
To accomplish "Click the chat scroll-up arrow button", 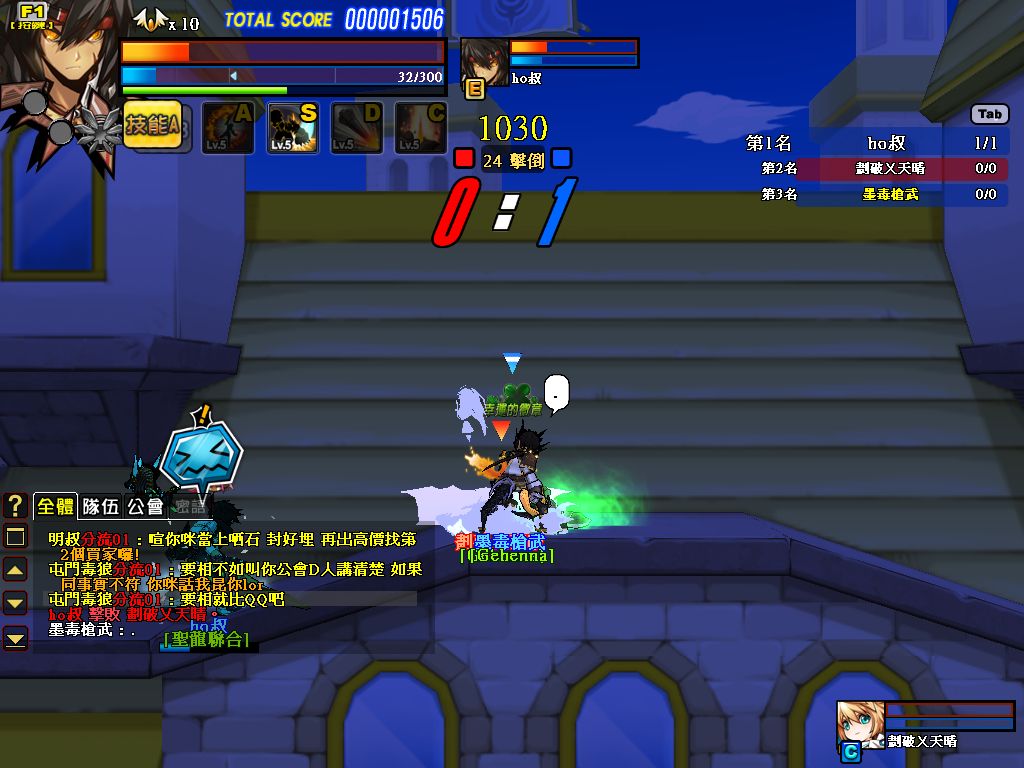I will (x=15, y=570).
